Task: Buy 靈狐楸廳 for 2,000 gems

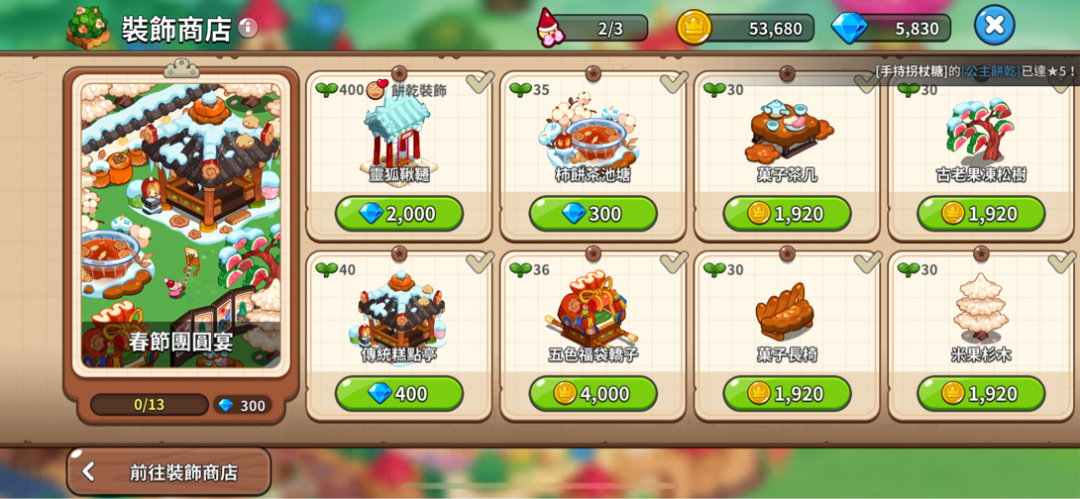Action: pos(399,214)
